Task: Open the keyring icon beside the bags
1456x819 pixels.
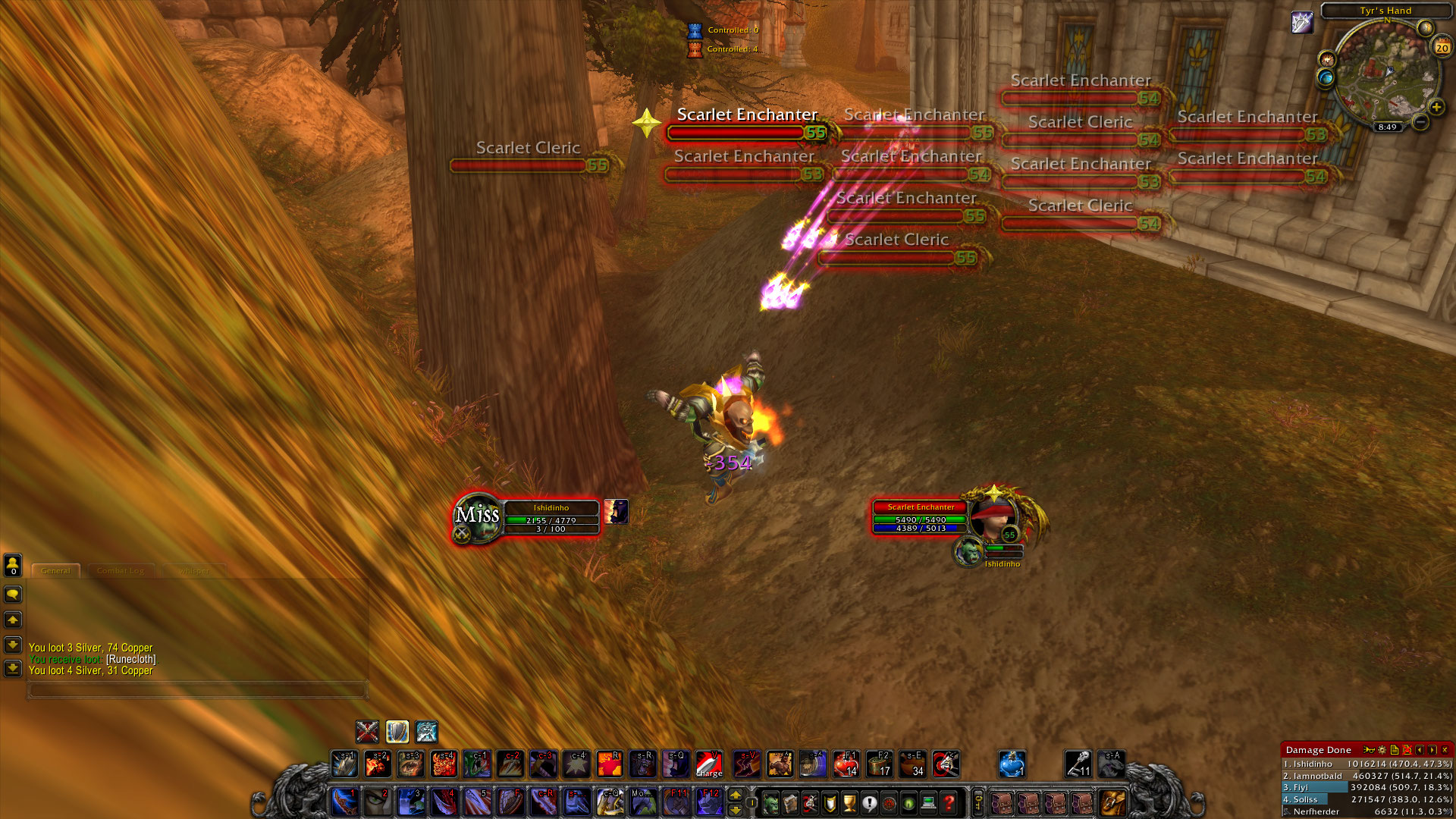Action: click(x=977, y=803)
